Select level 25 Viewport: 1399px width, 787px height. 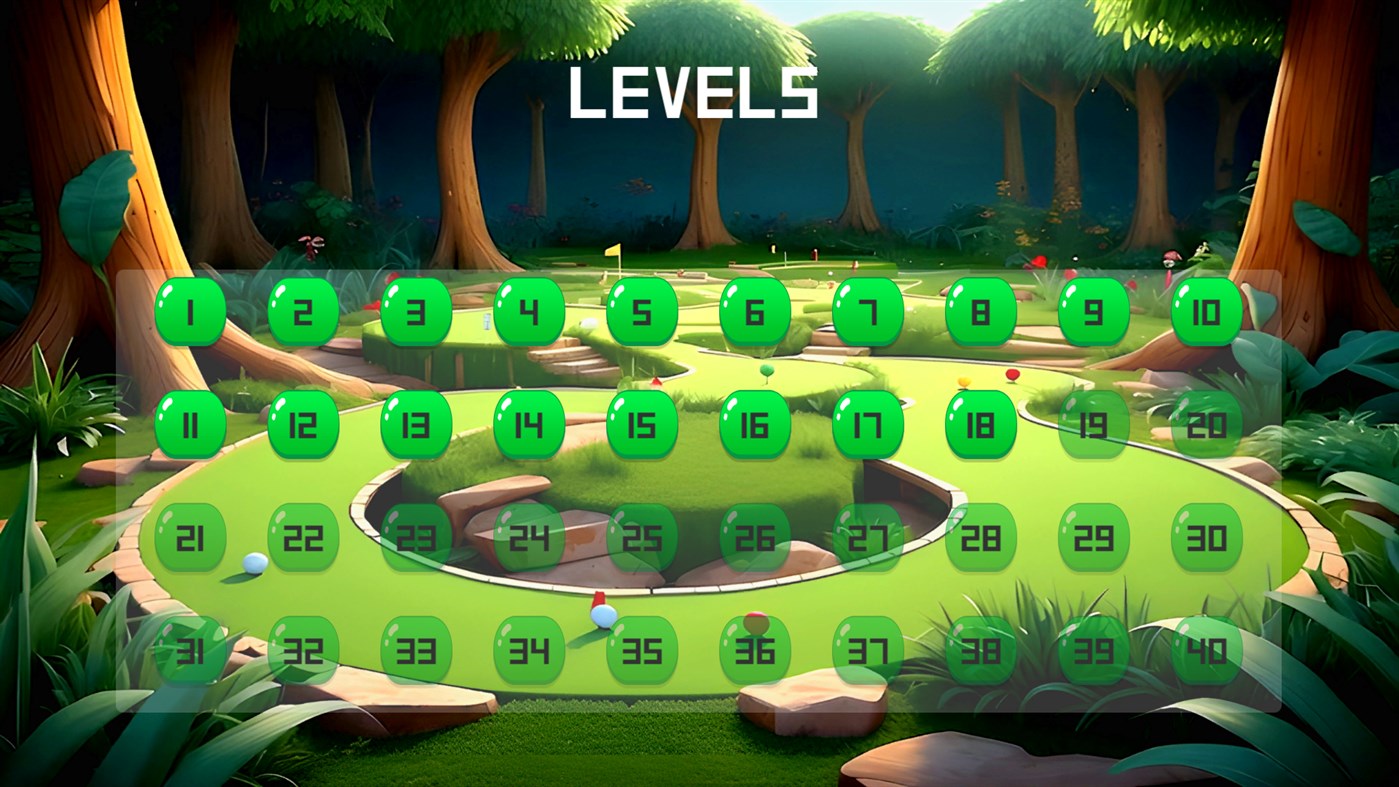click(x=642, y=538)
